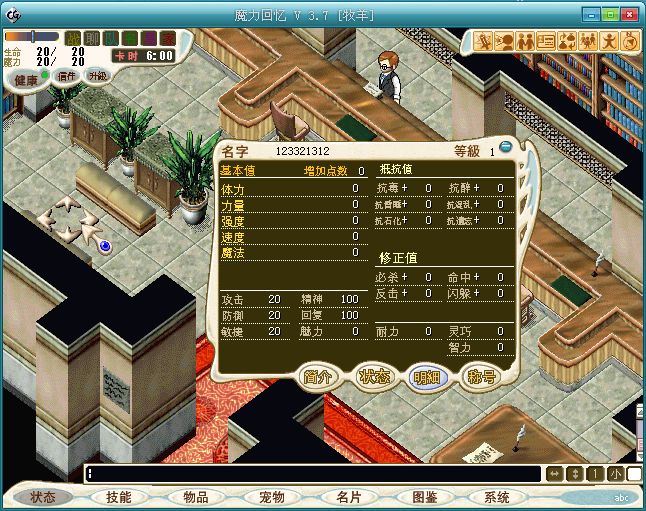This screenshot has height=511, width=646.
Task: Toggle the 聊 chat mode icon
Action: tap(92, 38)
